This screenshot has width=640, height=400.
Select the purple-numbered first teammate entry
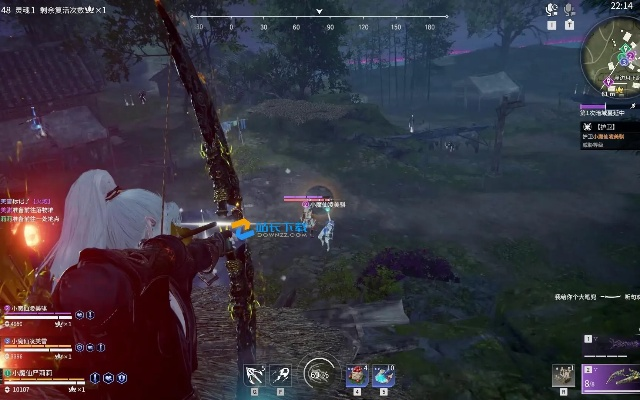click(38, 311)
